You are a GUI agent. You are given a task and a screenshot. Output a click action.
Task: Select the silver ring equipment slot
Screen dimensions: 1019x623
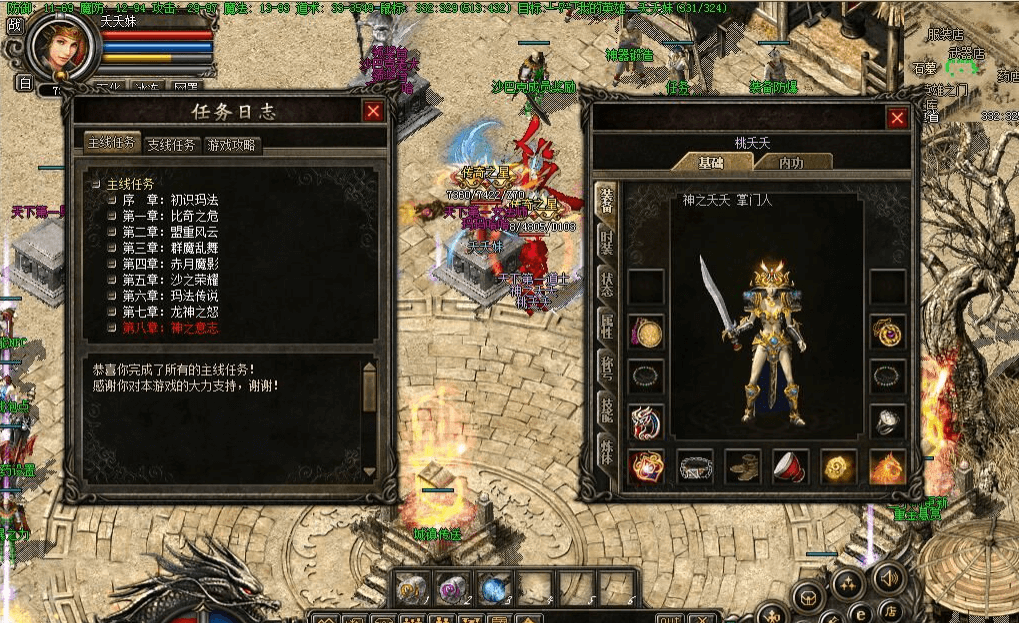pyautogui.click(x=887, y=421)
